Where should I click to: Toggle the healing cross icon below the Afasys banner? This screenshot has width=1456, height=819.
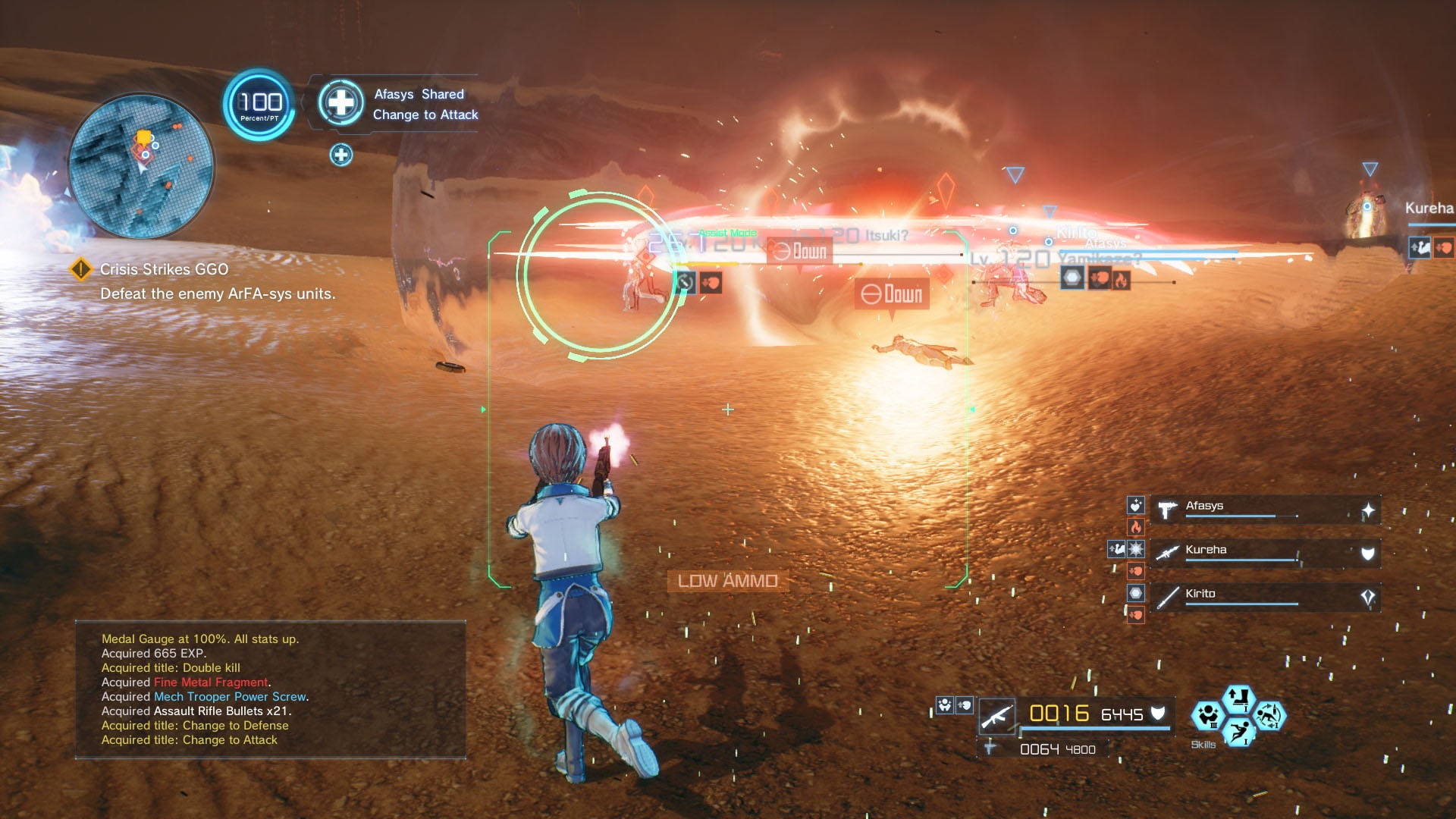click(x=342, y=154)
